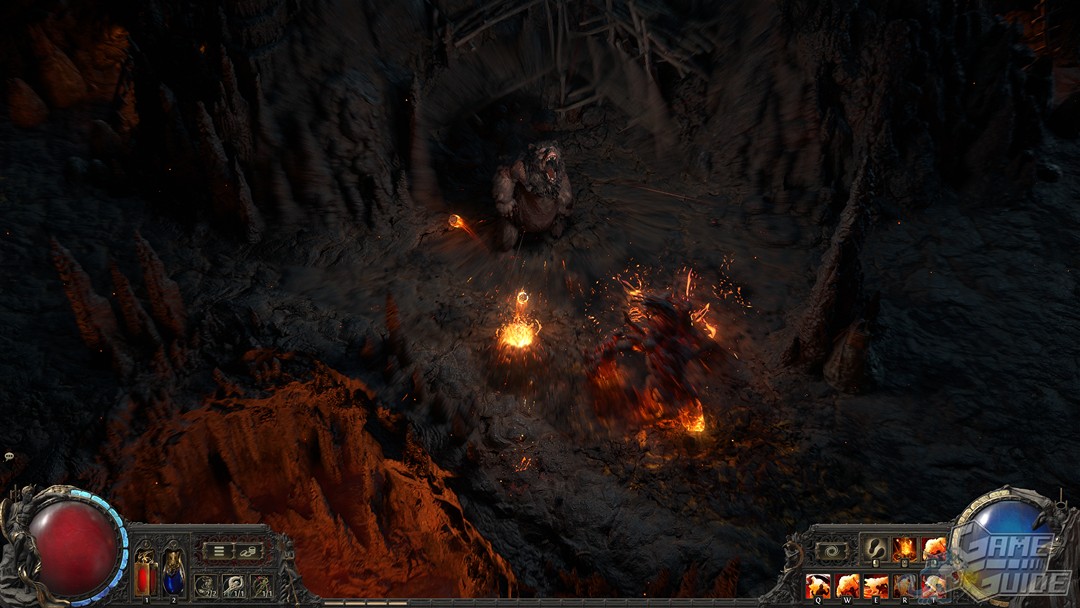This screenshot has width=1080, height=608.
Task: Use the red life flask
Action: pyautogui.click(x=146, y=573)
